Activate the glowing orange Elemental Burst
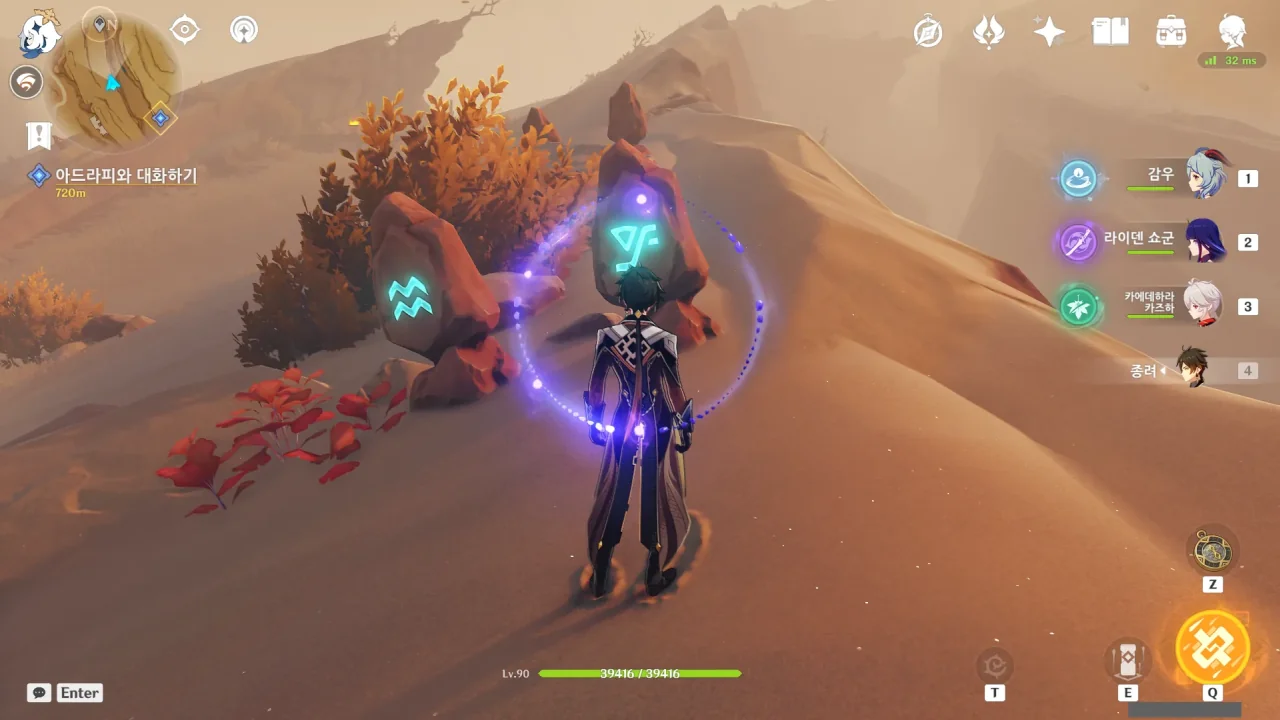This screenshot has height=720, width=1280. (1212, 647)
